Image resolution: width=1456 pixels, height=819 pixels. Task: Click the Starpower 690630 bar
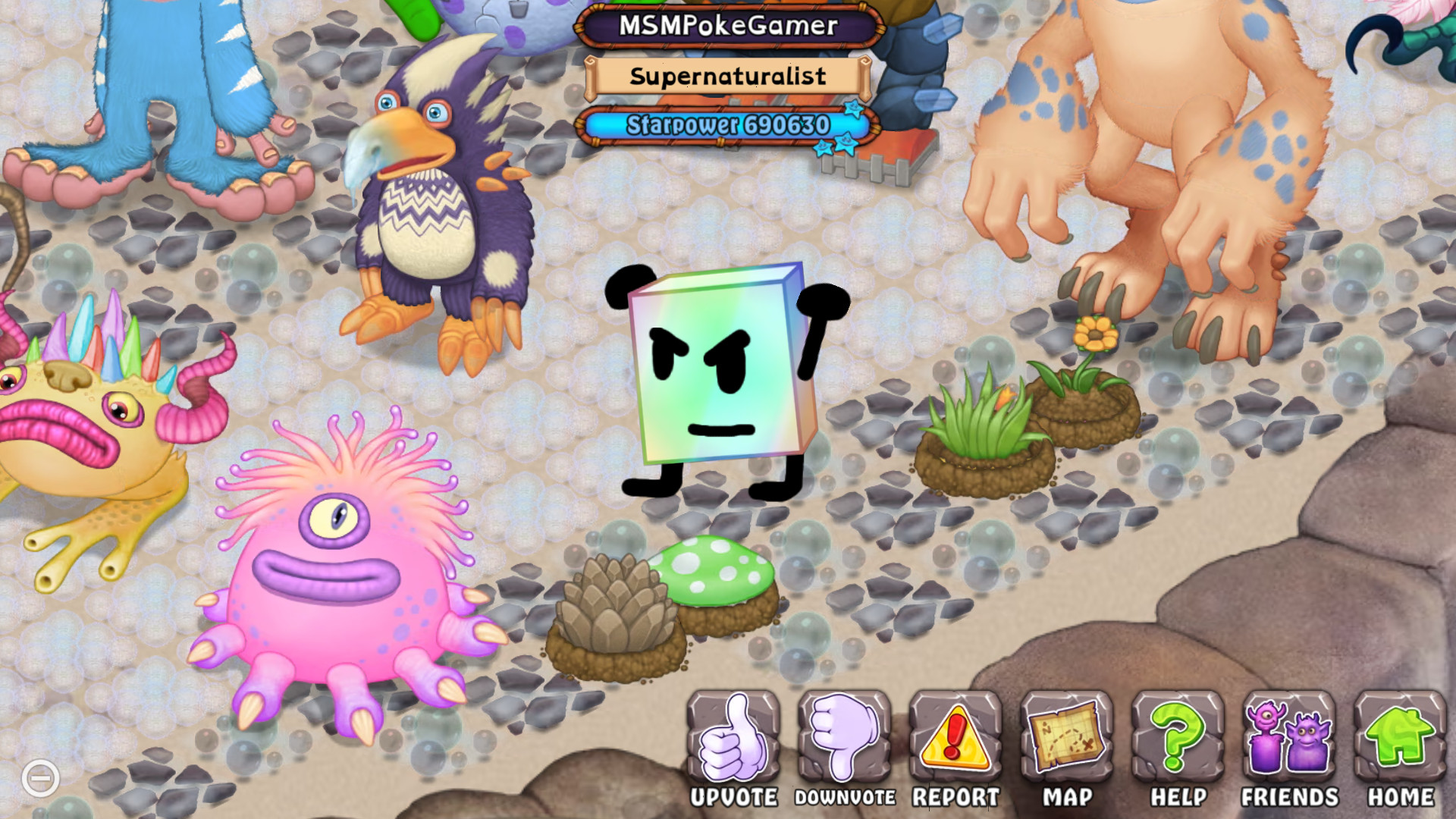726,124
